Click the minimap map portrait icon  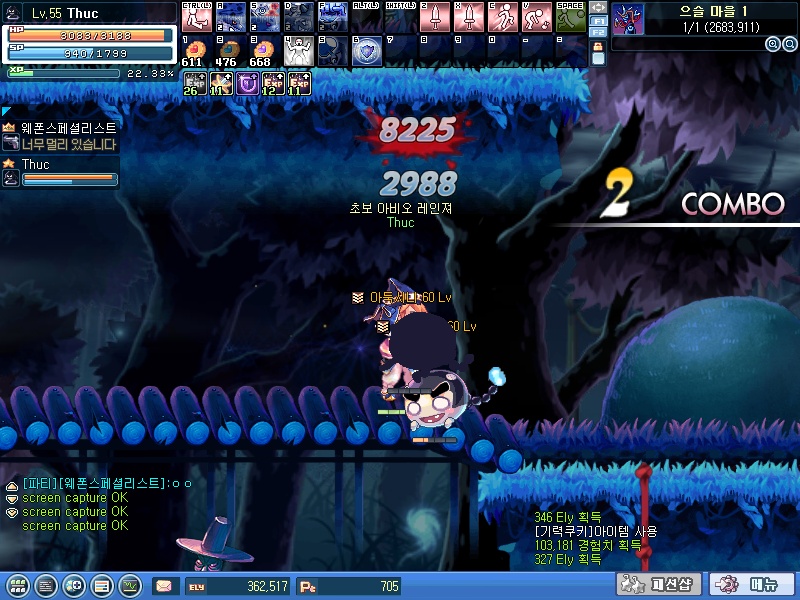(628, 18)
